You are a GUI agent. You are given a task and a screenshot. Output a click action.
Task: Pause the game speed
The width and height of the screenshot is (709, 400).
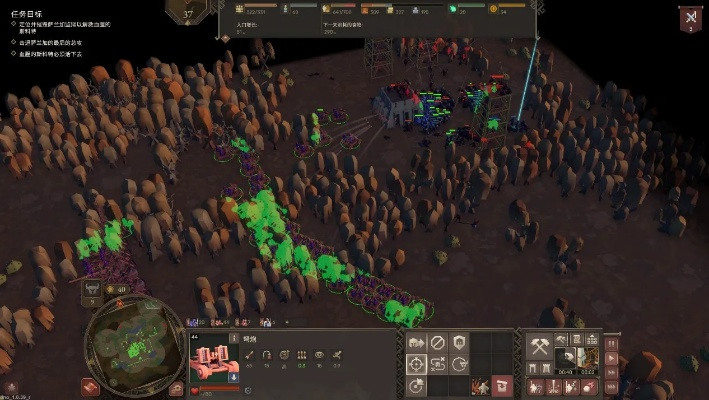point(612,345)
